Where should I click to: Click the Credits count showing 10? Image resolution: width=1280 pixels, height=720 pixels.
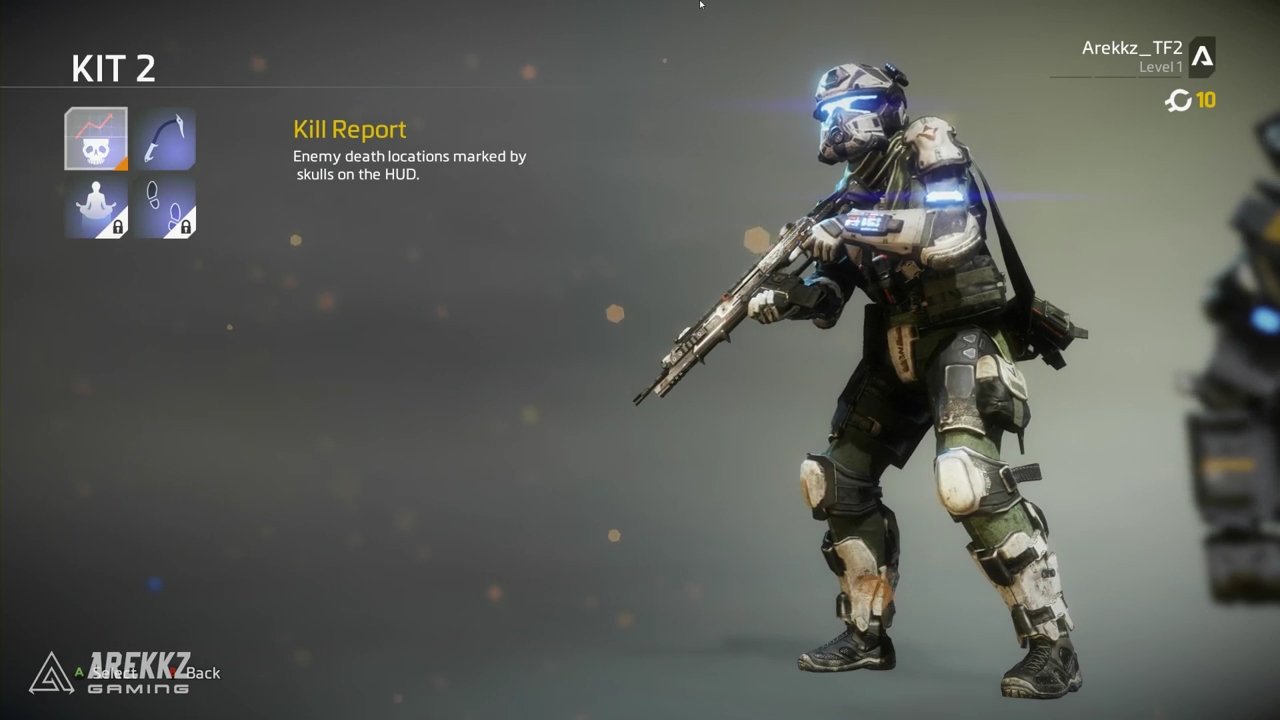click(x=1206, y=100)
